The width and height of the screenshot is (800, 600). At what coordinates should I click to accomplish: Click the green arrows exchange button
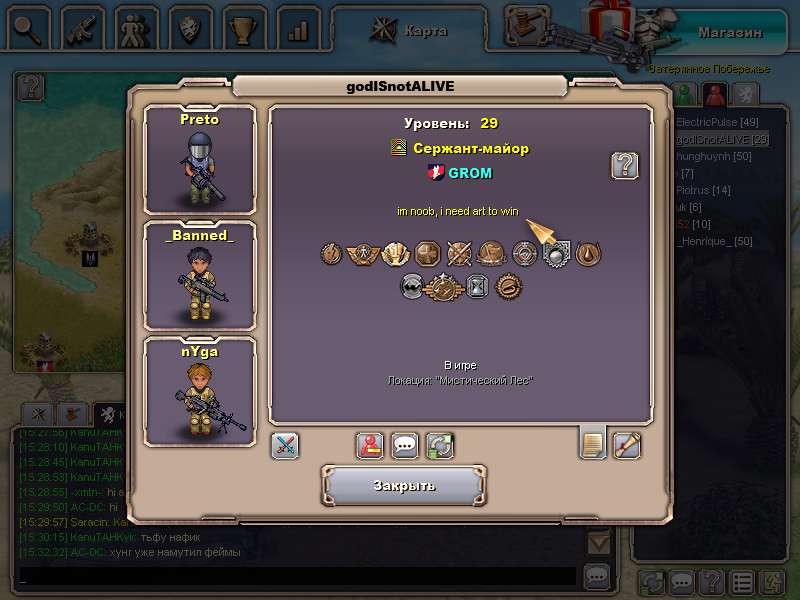click(440, 445)
